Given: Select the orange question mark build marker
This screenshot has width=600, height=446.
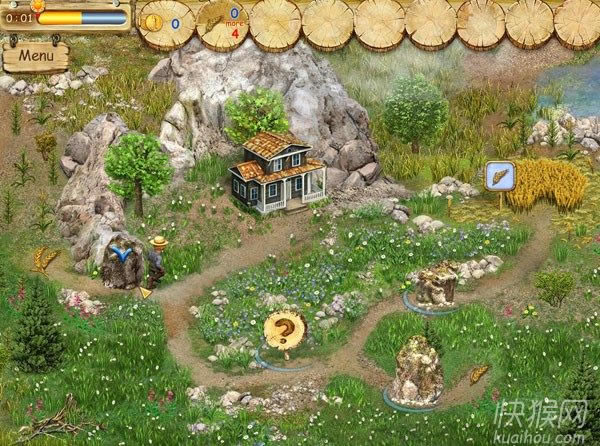Looking at the screenshot, I should (284, 330).
